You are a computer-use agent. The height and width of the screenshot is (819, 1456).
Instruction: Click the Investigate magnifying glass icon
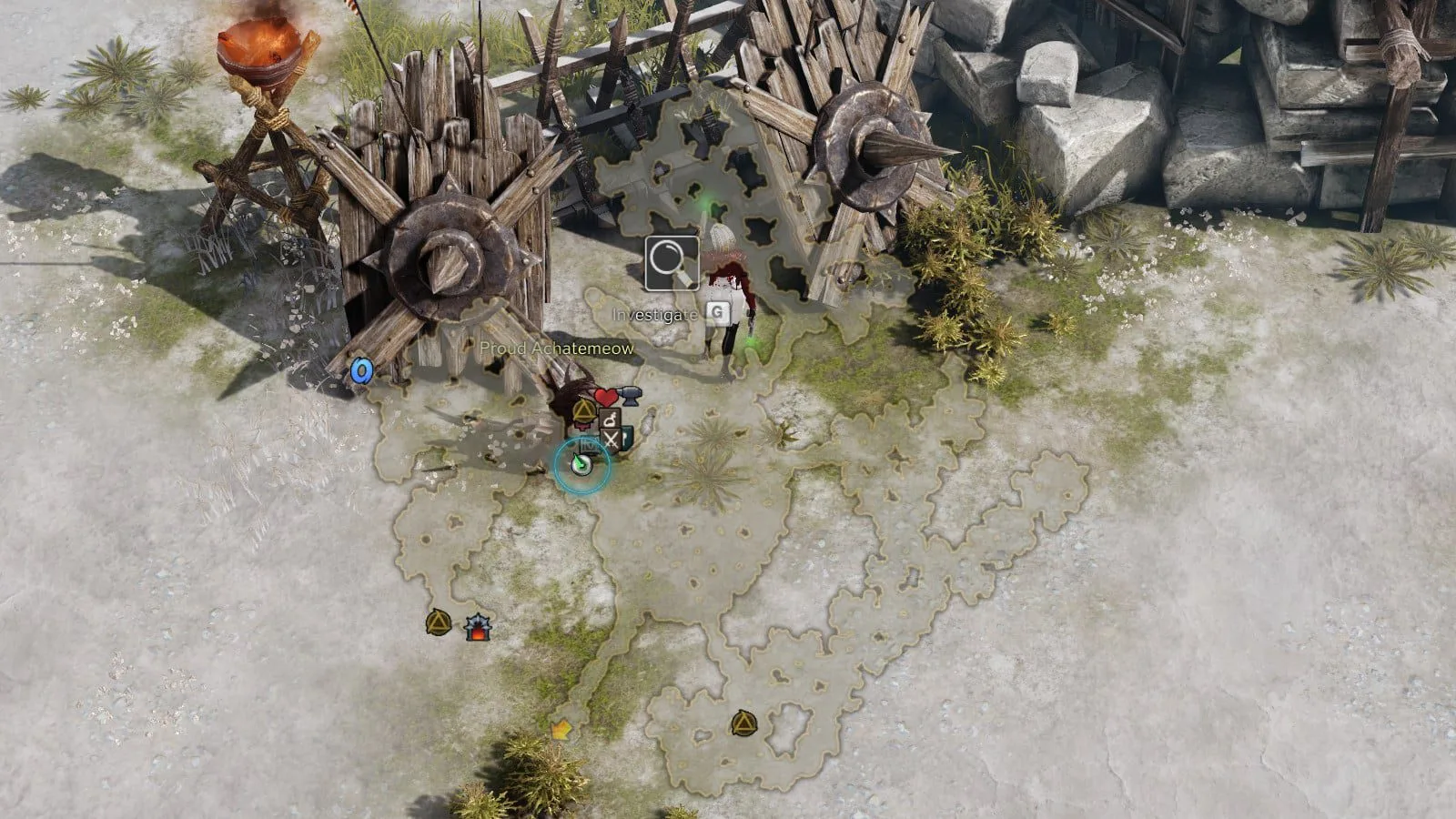(x=672, y=263)
